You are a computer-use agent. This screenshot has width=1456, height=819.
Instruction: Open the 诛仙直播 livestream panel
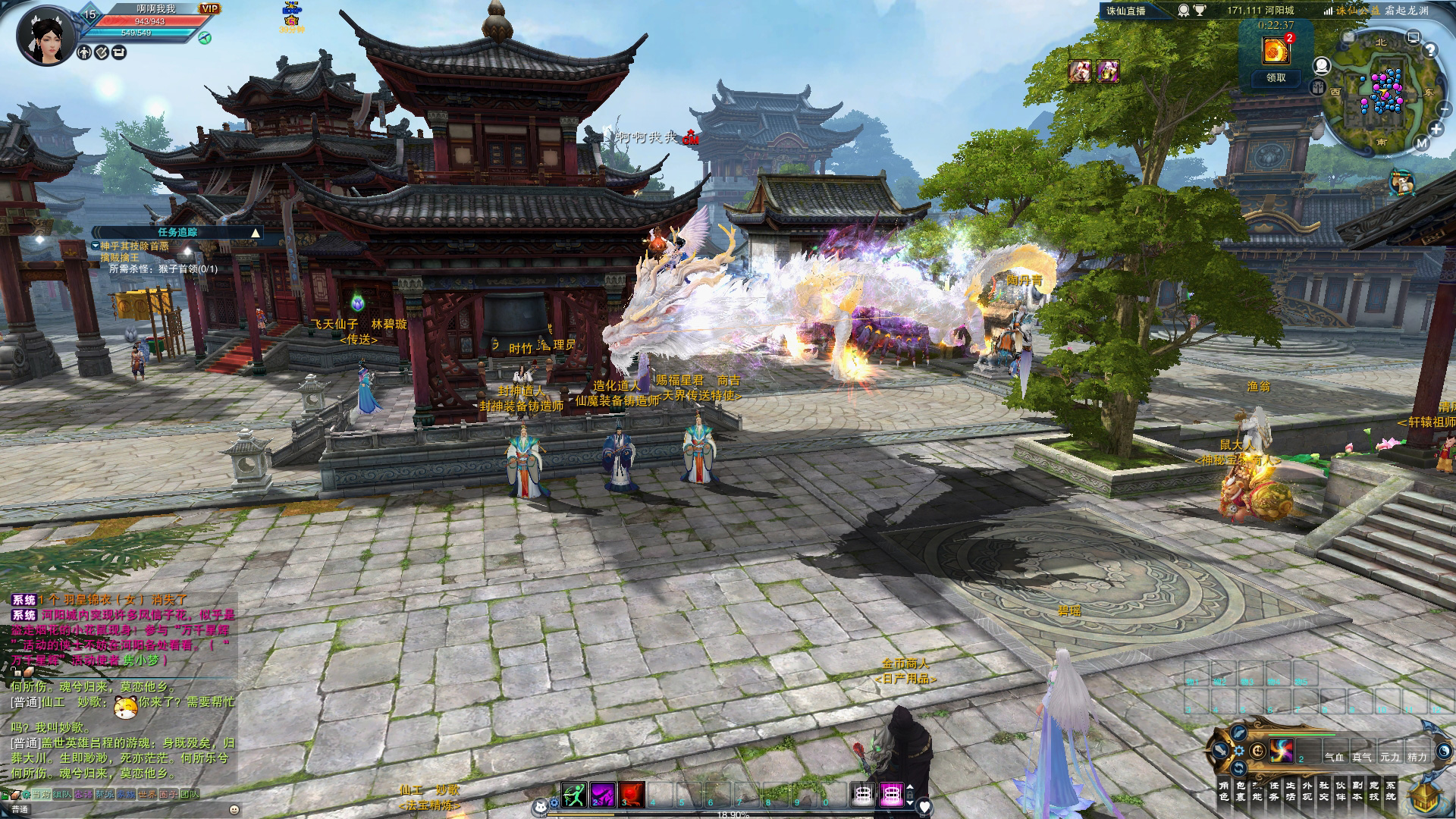coord(1125,11)
